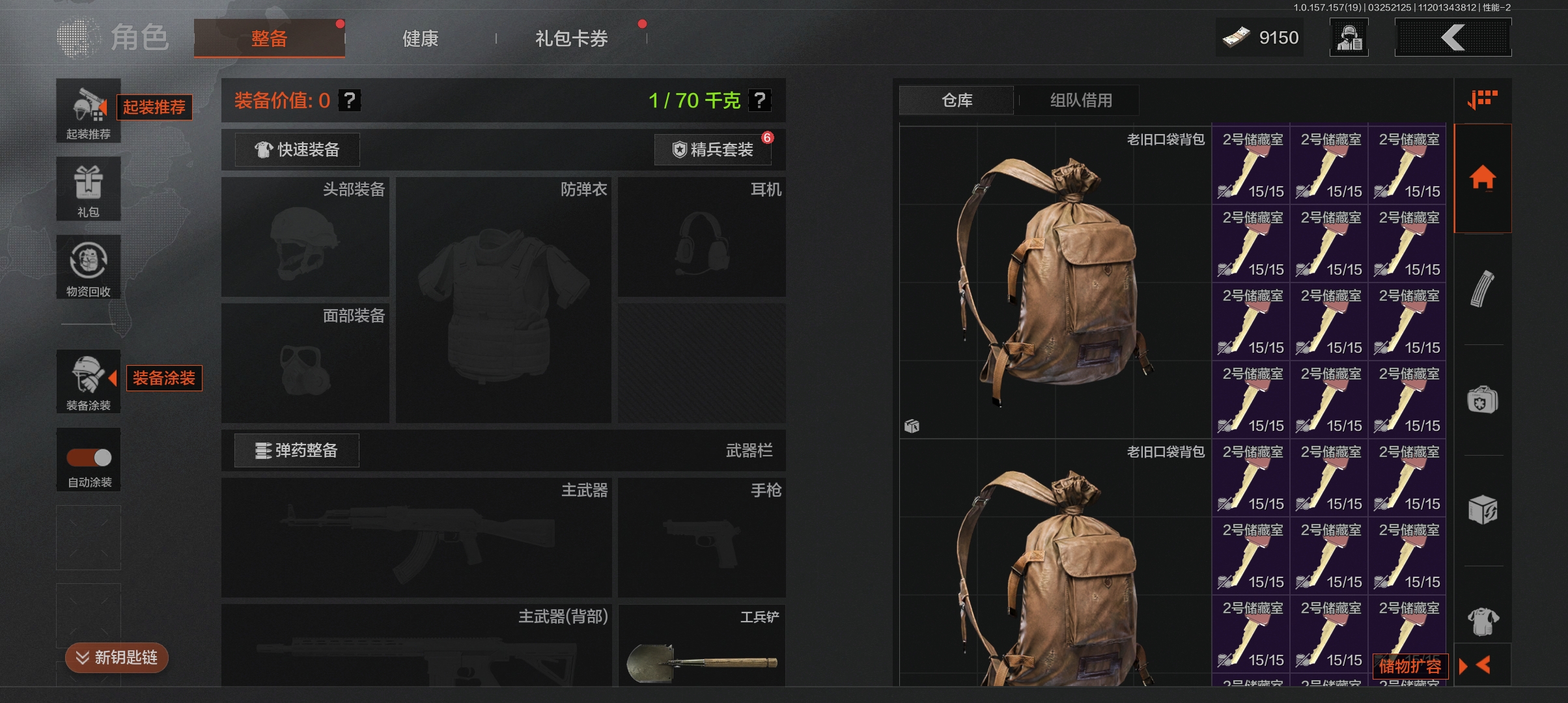Screen dimensions: 1568x703
Task: Switch to the 组队借用 tab
Action: pyautogui.click(x=1080, y=100)
